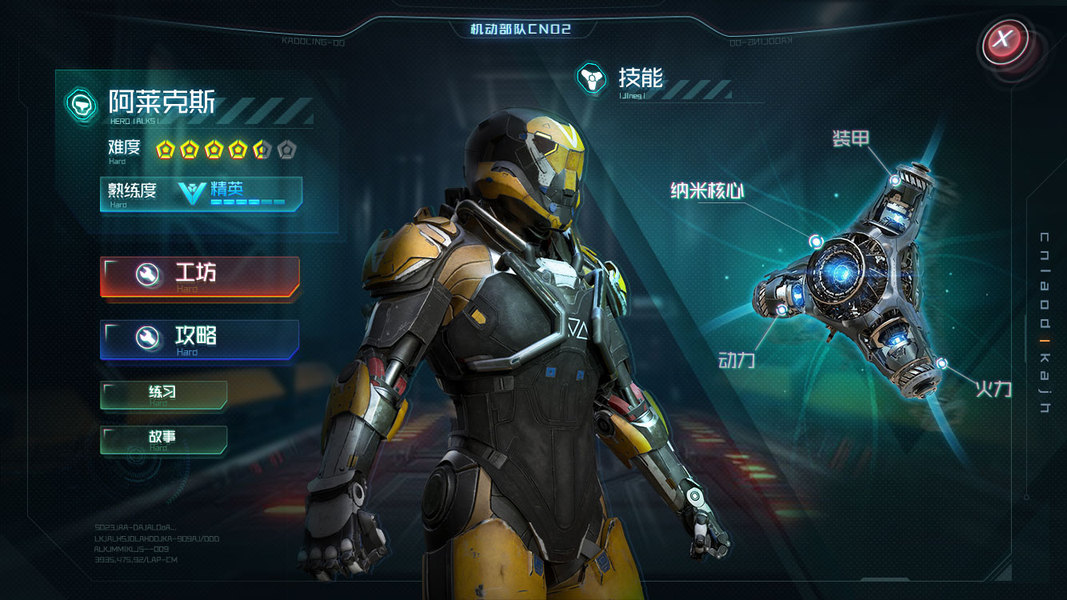Click the 技能 skills header icon
This screenshot has width=1067, height=600.
coord(593,79)
